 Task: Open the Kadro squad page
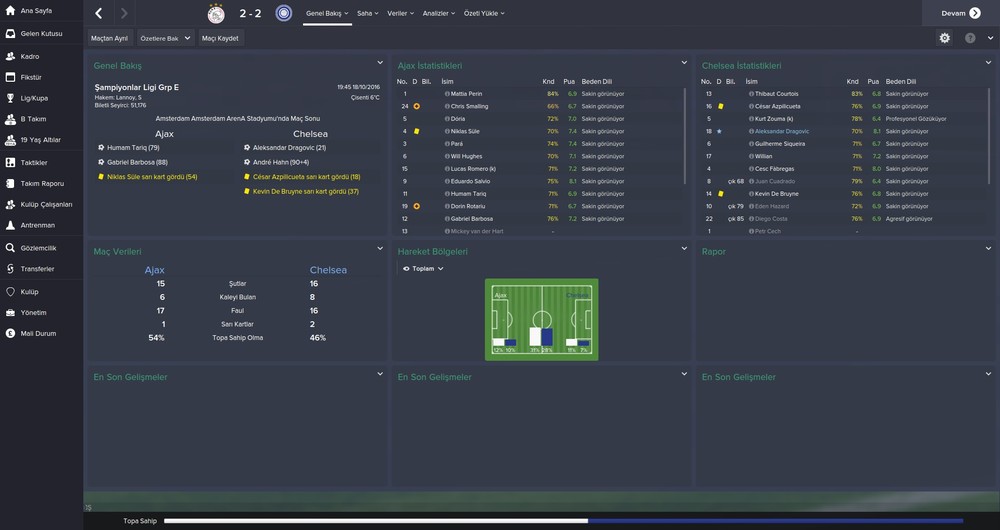(30, 56)
